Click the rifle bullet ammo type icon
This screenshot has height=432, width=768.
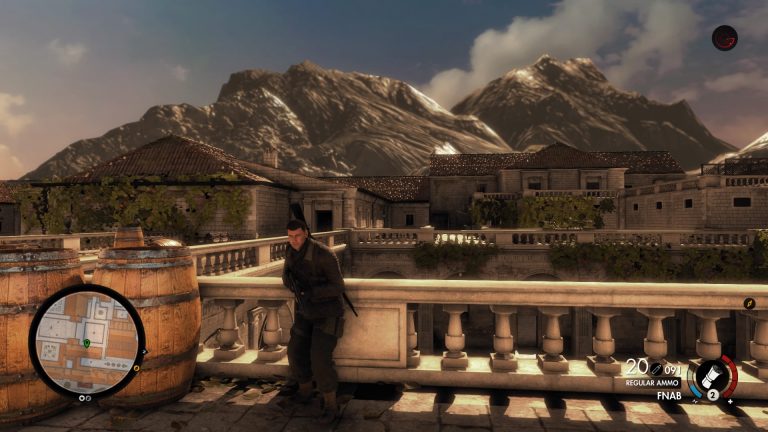coord(657,368)
